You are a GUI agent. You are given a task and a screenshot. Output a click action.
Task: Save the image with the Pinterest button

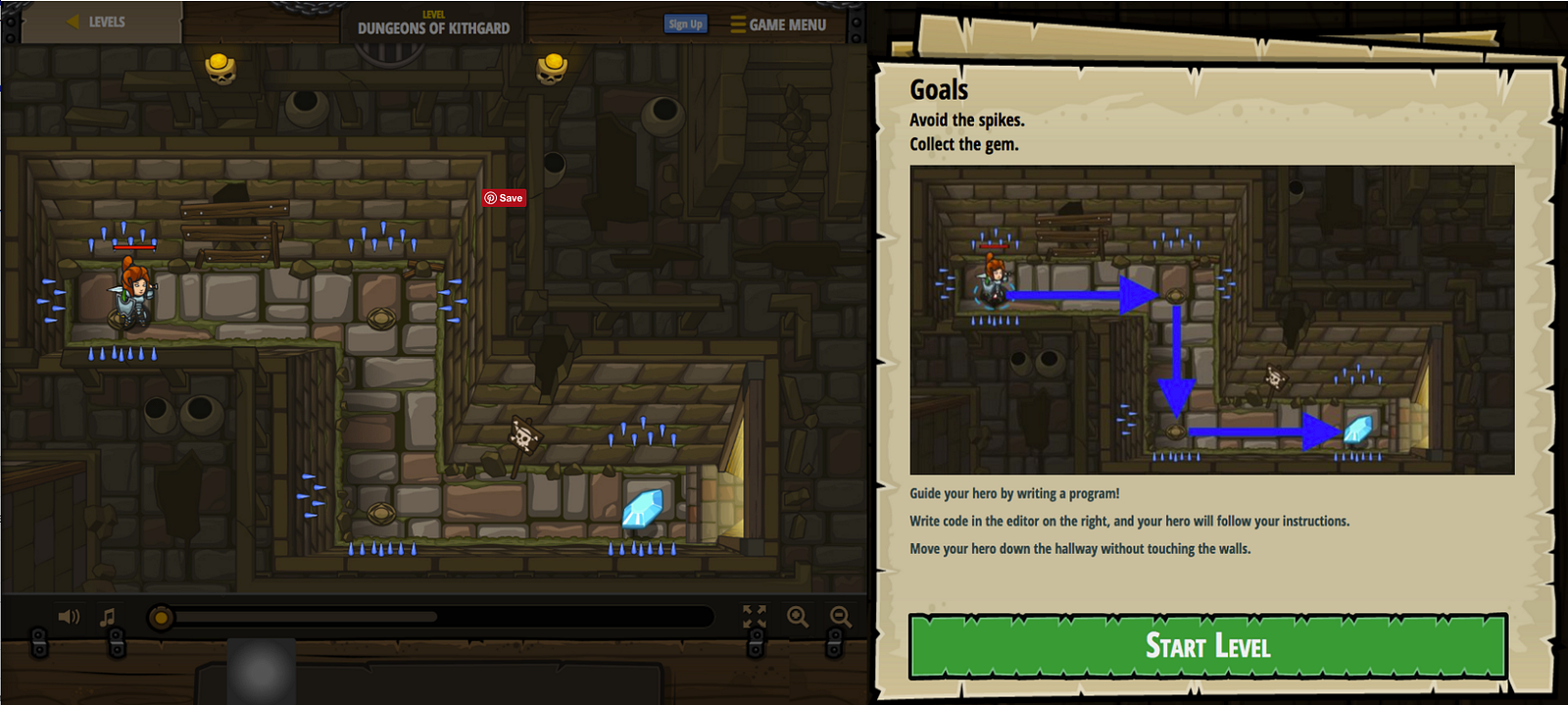click(x=504, y=198)
